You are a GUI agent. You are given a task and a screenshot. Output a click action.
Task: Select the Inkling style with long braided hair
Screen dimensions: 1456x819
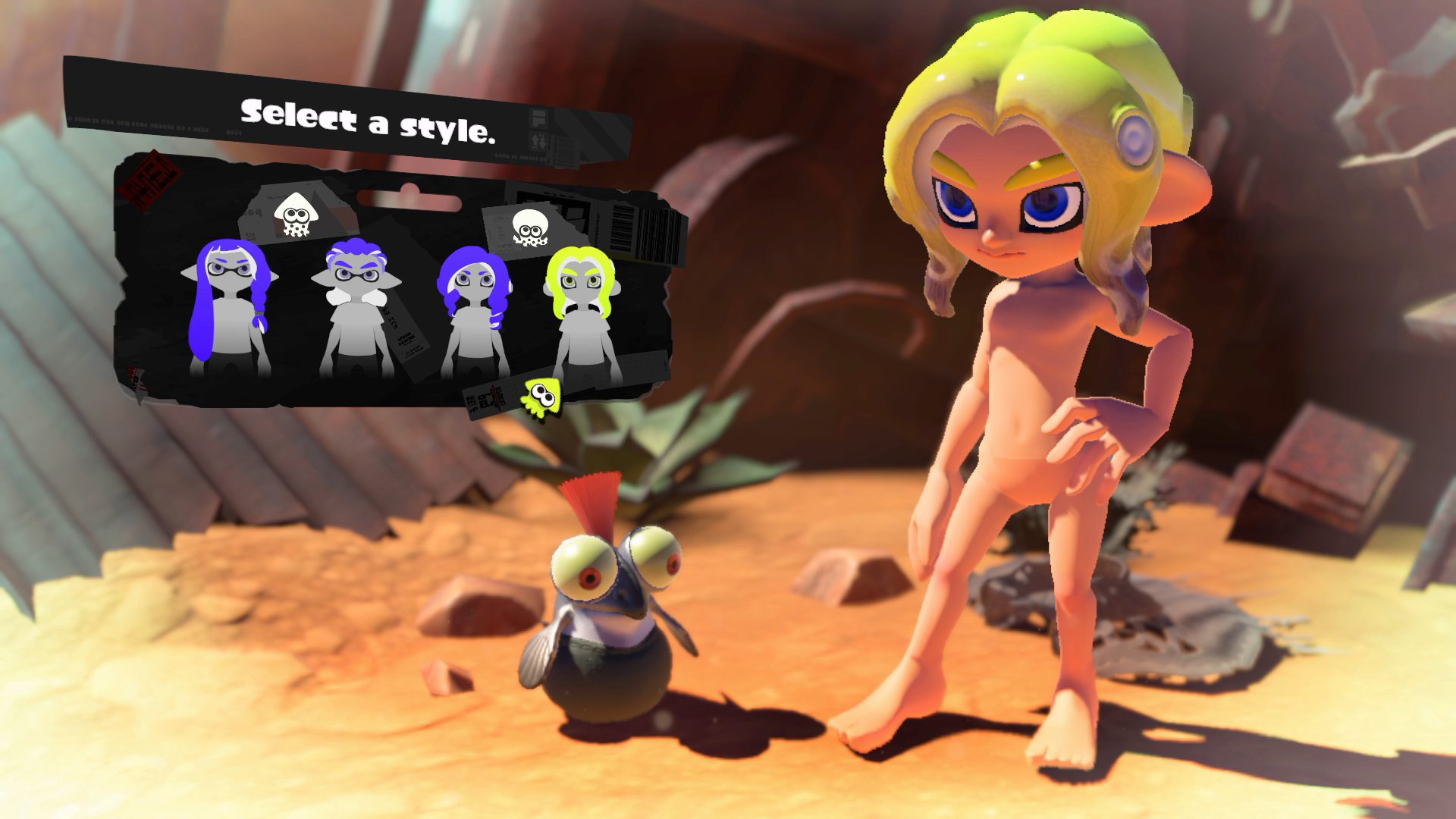(228, 308)
